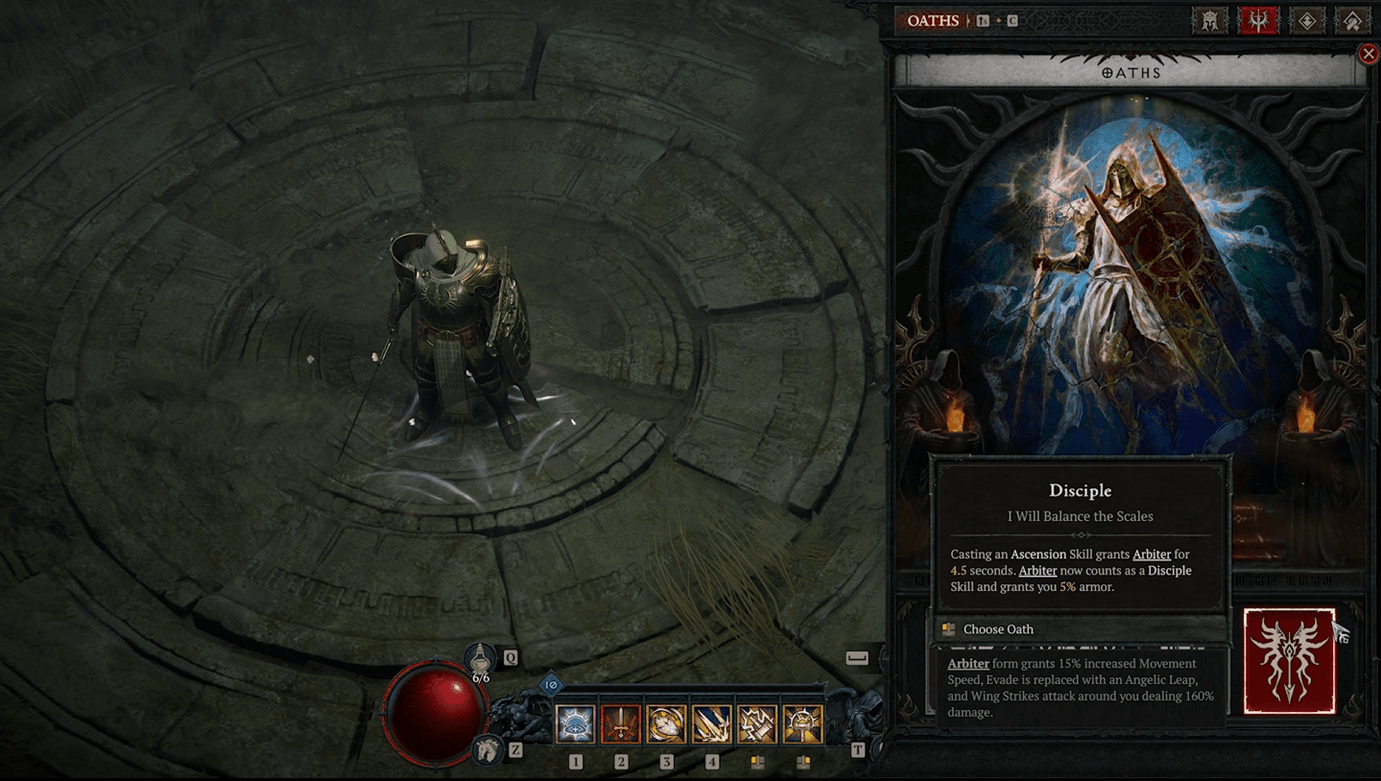Switch to the red winged sword Oaths tab
This screenshot has height=781, width=1381.
(x=1258, y=20)
